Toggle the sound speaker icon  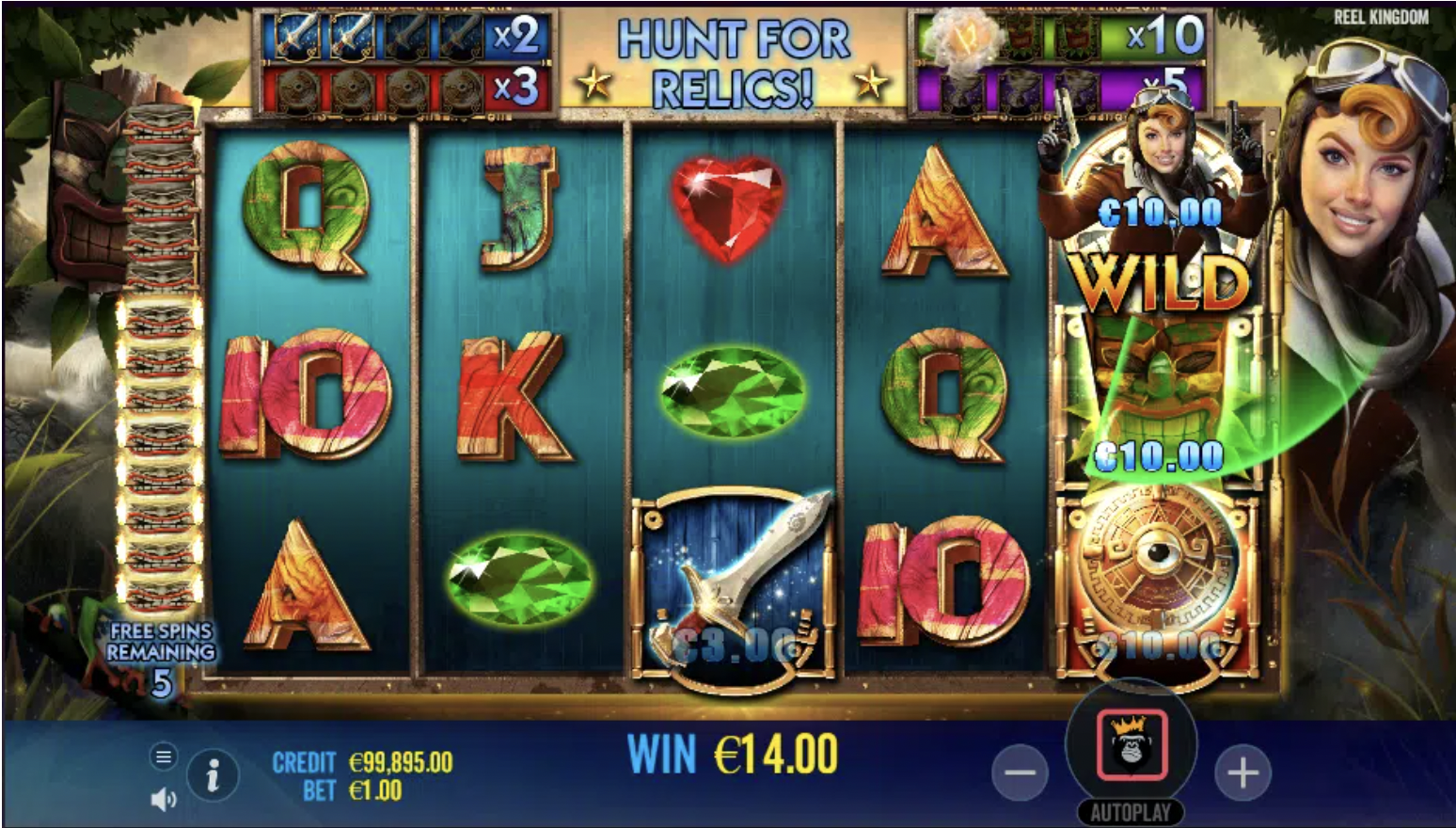click(164, 799)
